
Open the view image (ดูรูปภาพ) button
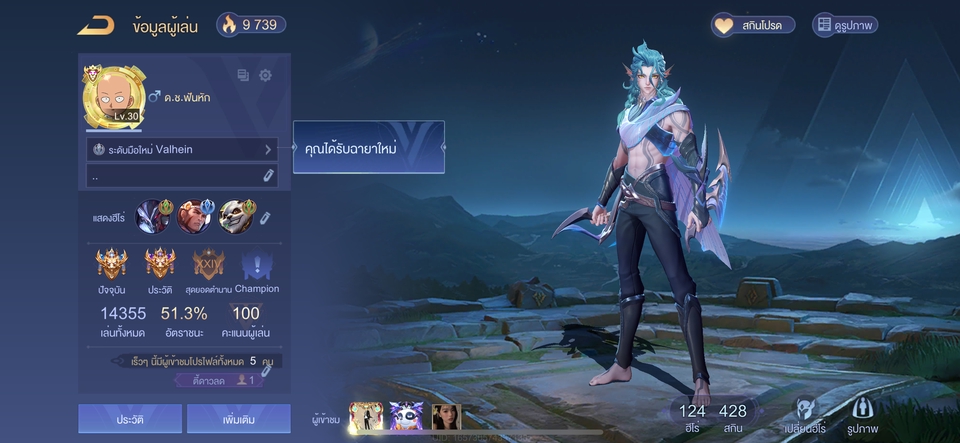tap(845, 25)
